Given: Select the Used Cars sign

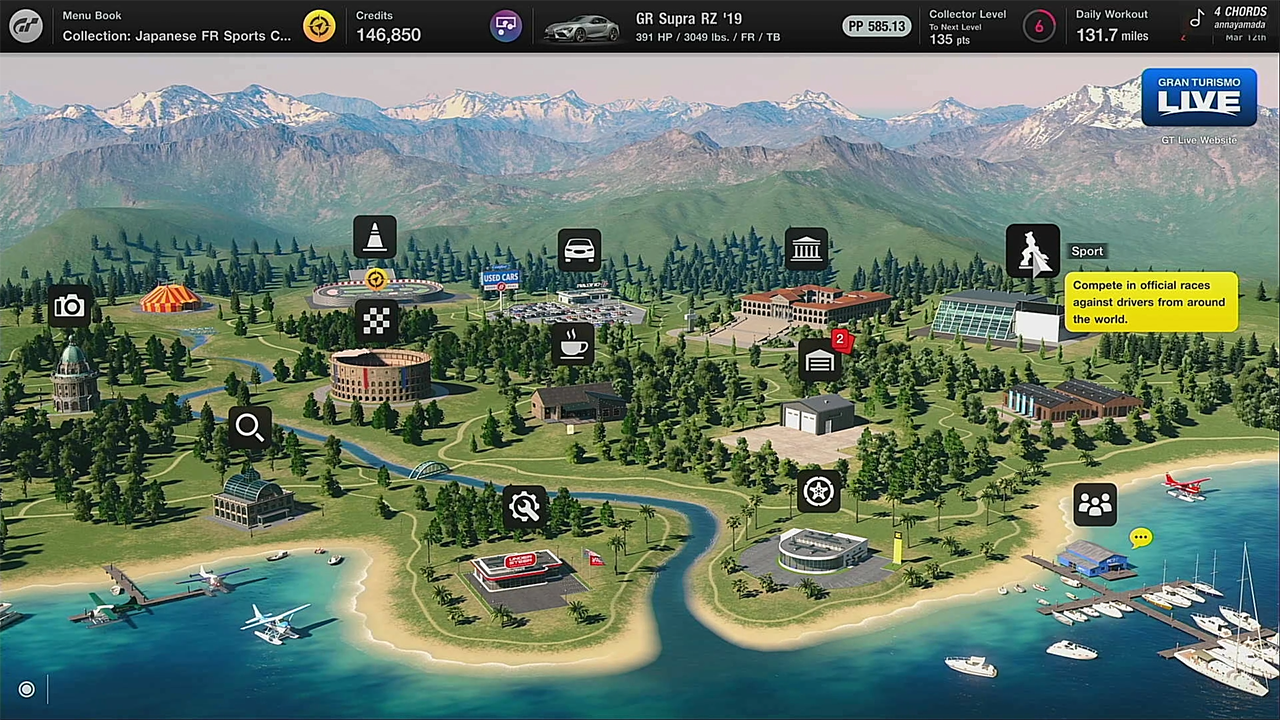Looking at the screenshot, I should (500, 277).
